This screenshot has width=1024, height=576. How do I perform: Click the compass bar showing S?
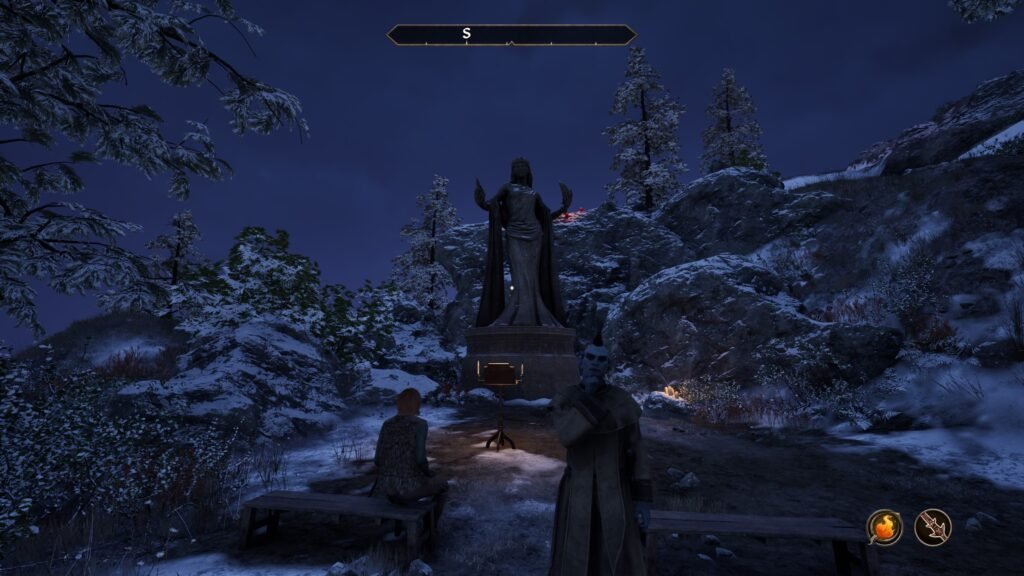tap(511, 35)
